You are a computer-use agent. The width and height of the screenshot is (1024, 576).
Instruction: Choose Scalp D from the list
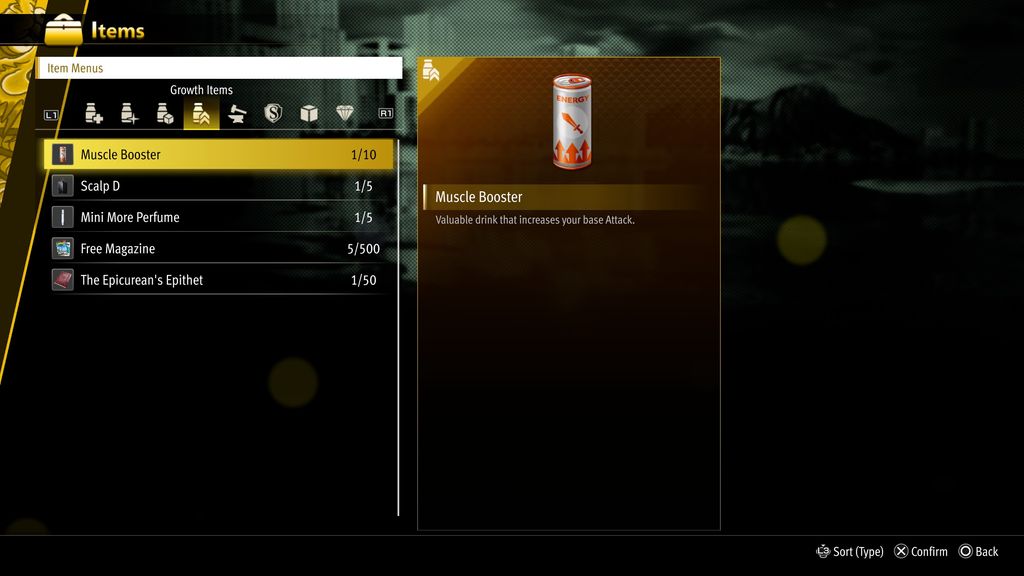click(220, 186)
